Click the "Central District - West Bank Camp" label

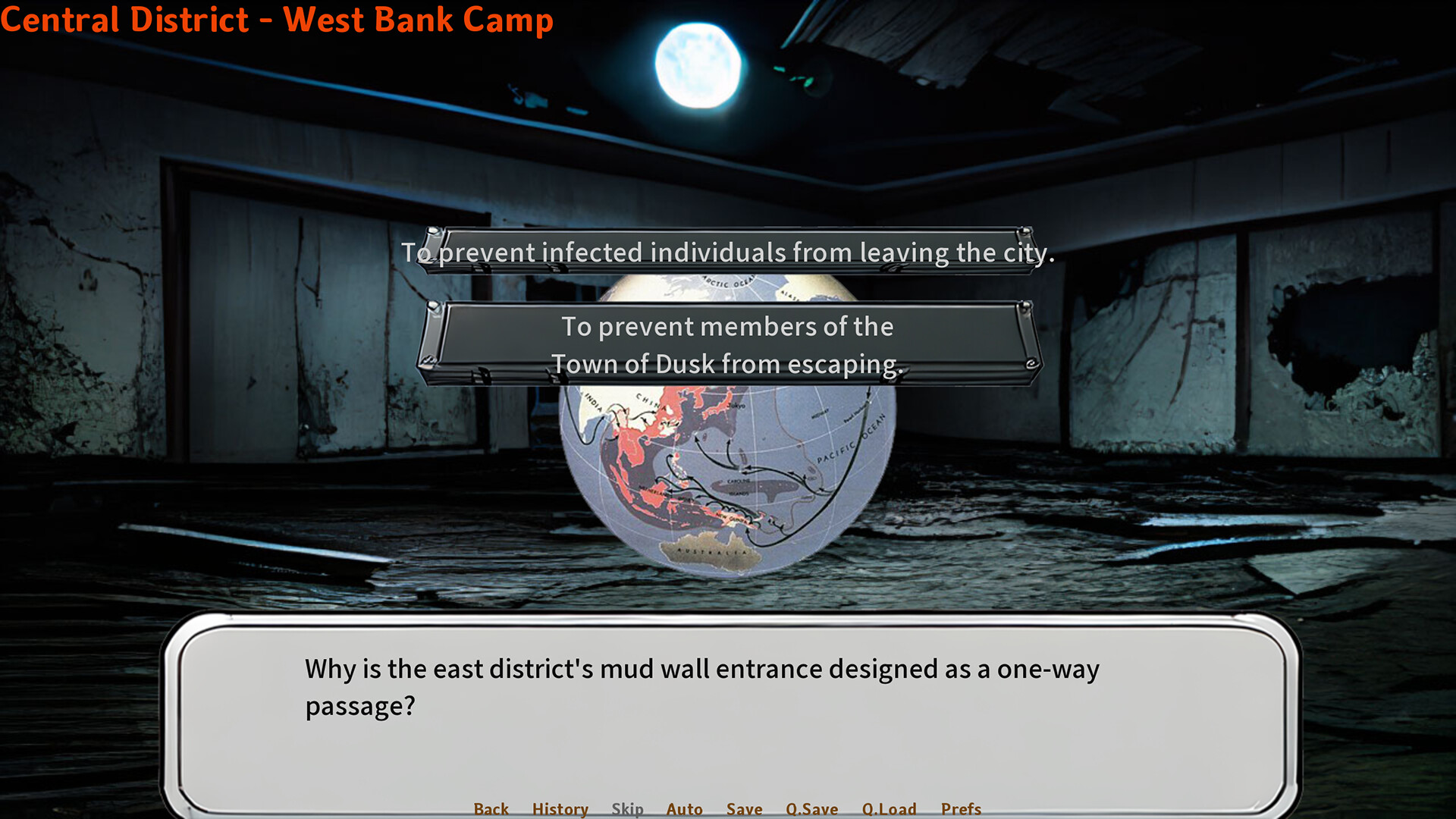point(277,19)
